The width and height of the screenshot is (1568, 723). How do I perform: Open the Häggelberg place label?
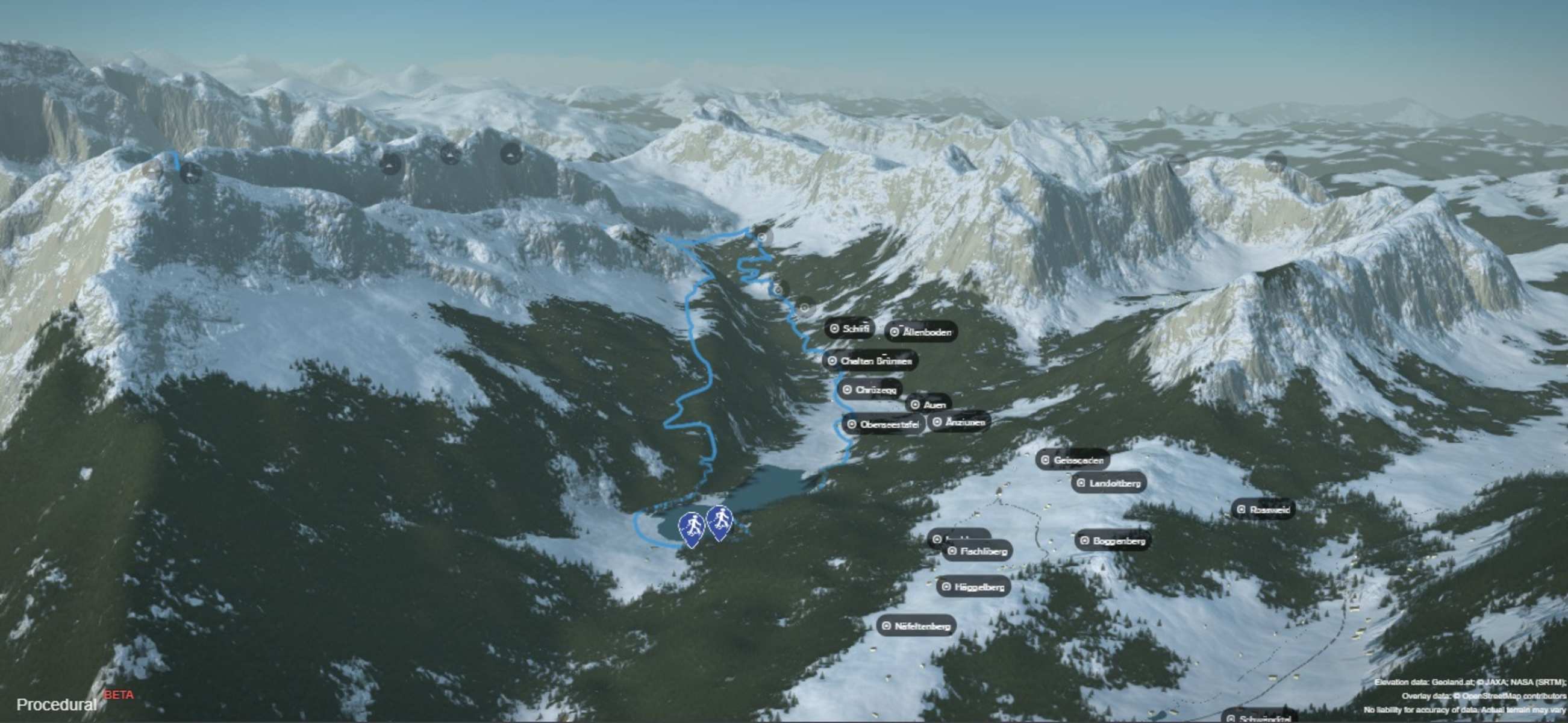tap(973, 587)
